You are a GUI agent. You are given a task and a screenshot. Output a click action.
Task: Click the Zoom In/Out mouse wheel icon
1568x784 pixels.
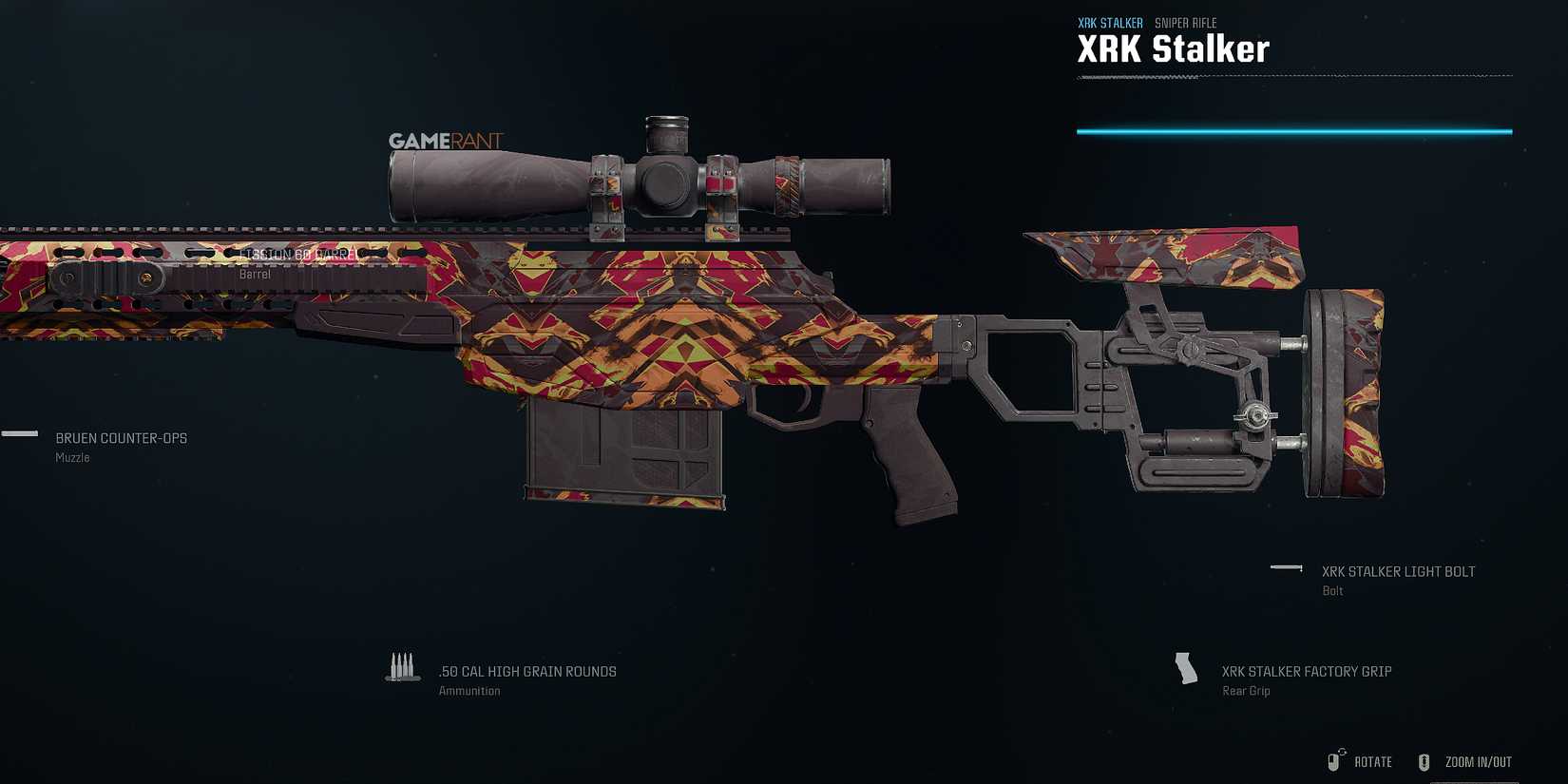point(1425,760)
